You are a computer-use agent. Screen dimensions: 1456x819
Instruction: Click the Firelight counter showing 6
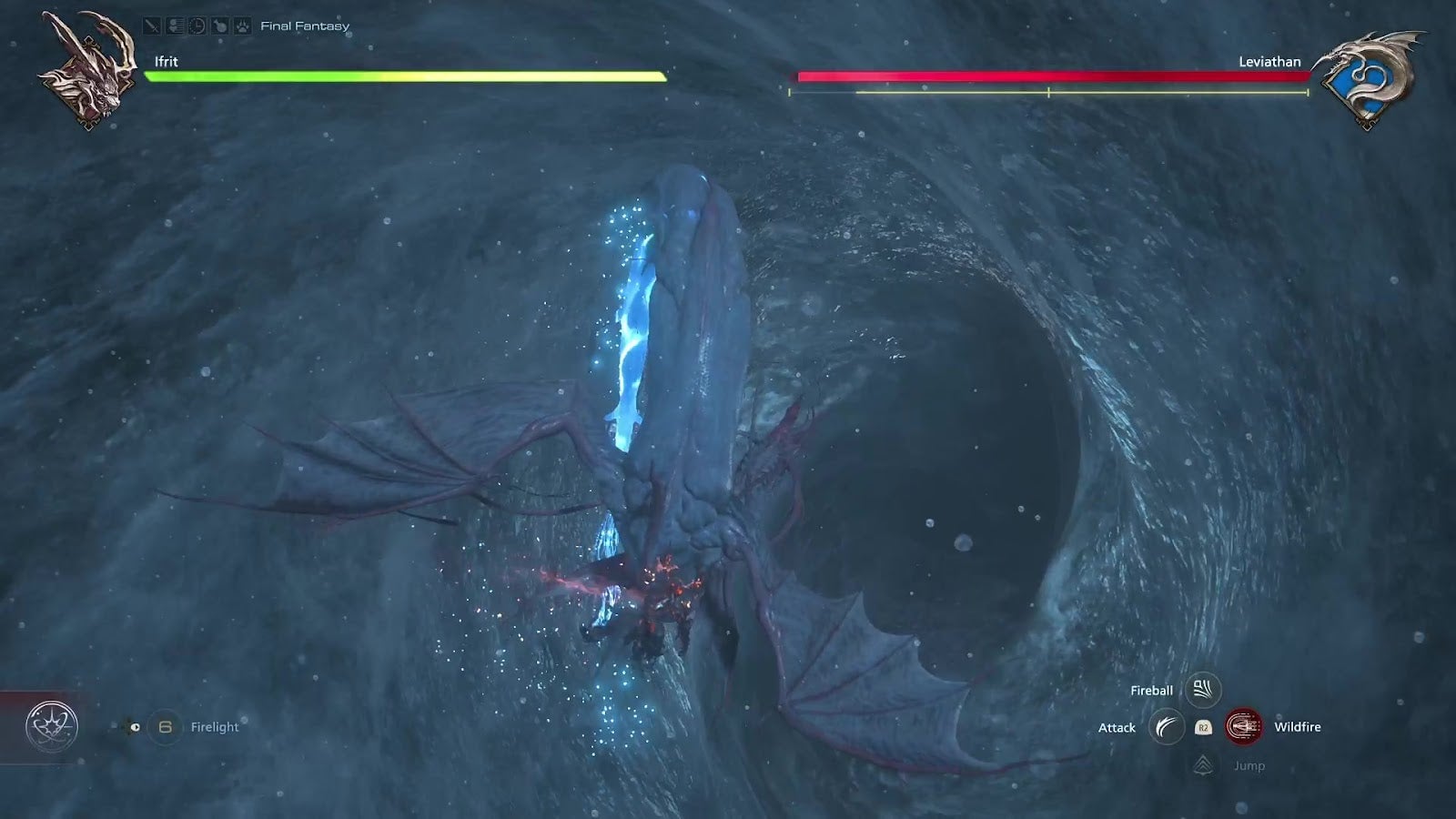pyautogui.click(x=166, y=726)
